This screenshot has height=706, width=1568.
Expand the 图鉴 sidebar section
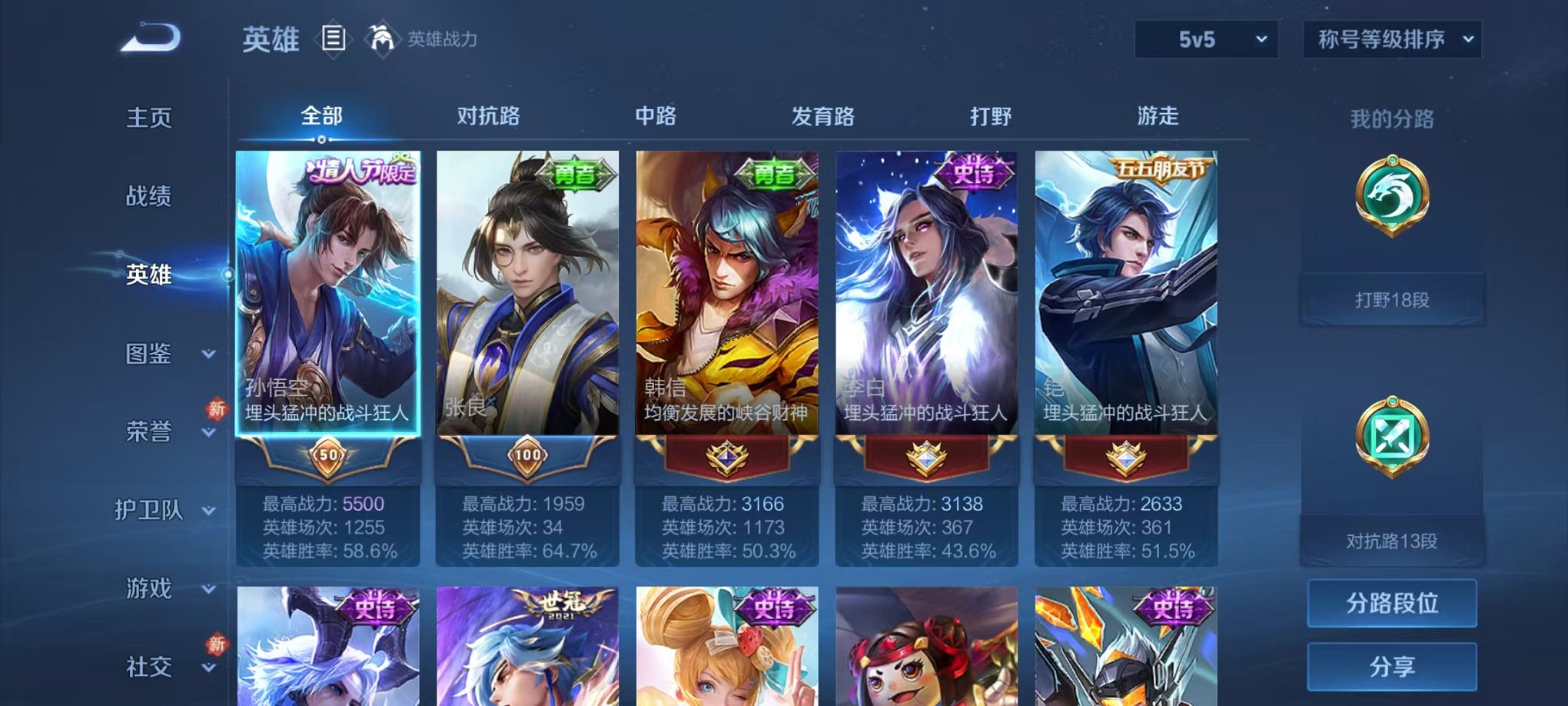[151, 355]
